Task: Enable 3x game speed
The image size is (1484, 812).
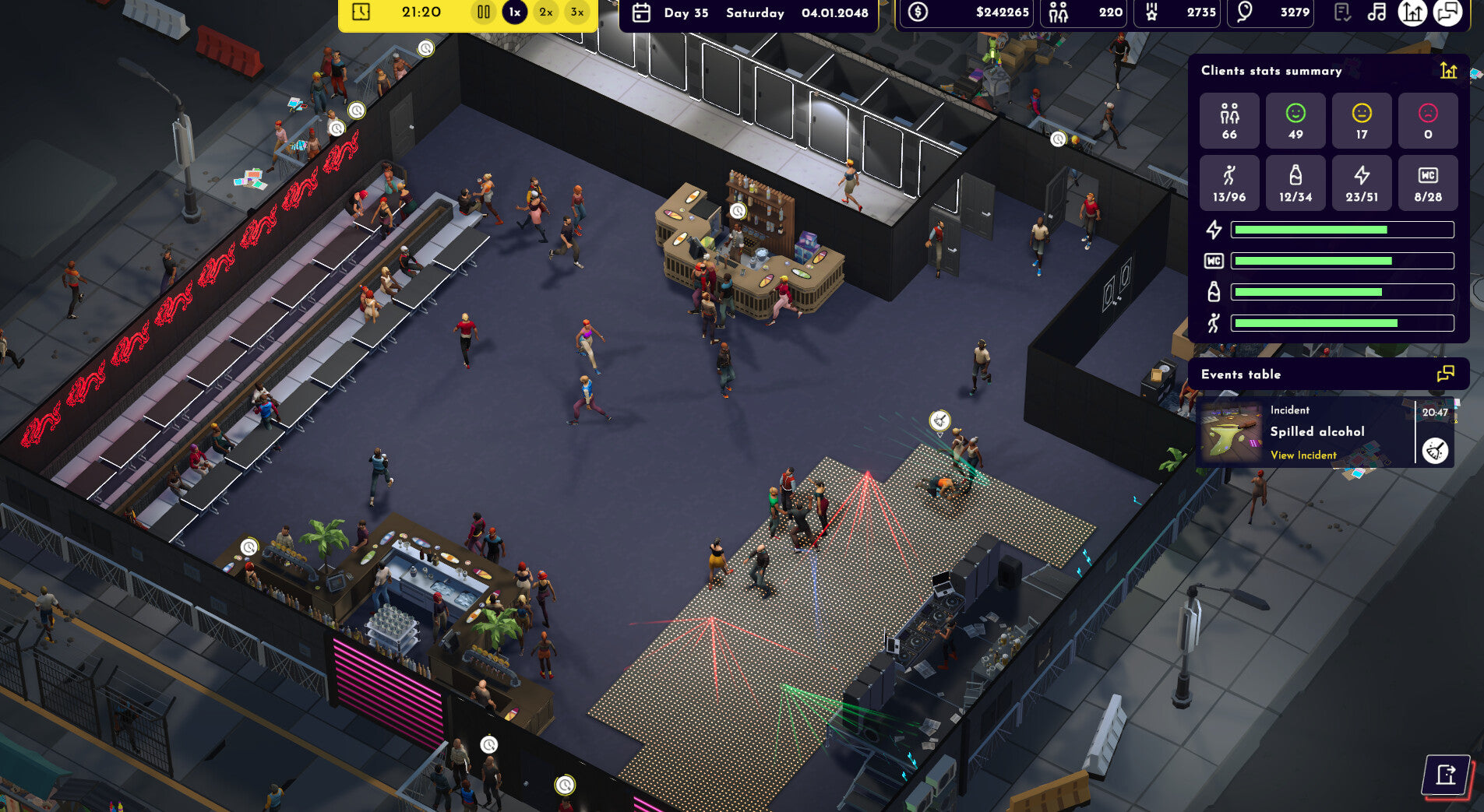Action: (x=576, y=12)
